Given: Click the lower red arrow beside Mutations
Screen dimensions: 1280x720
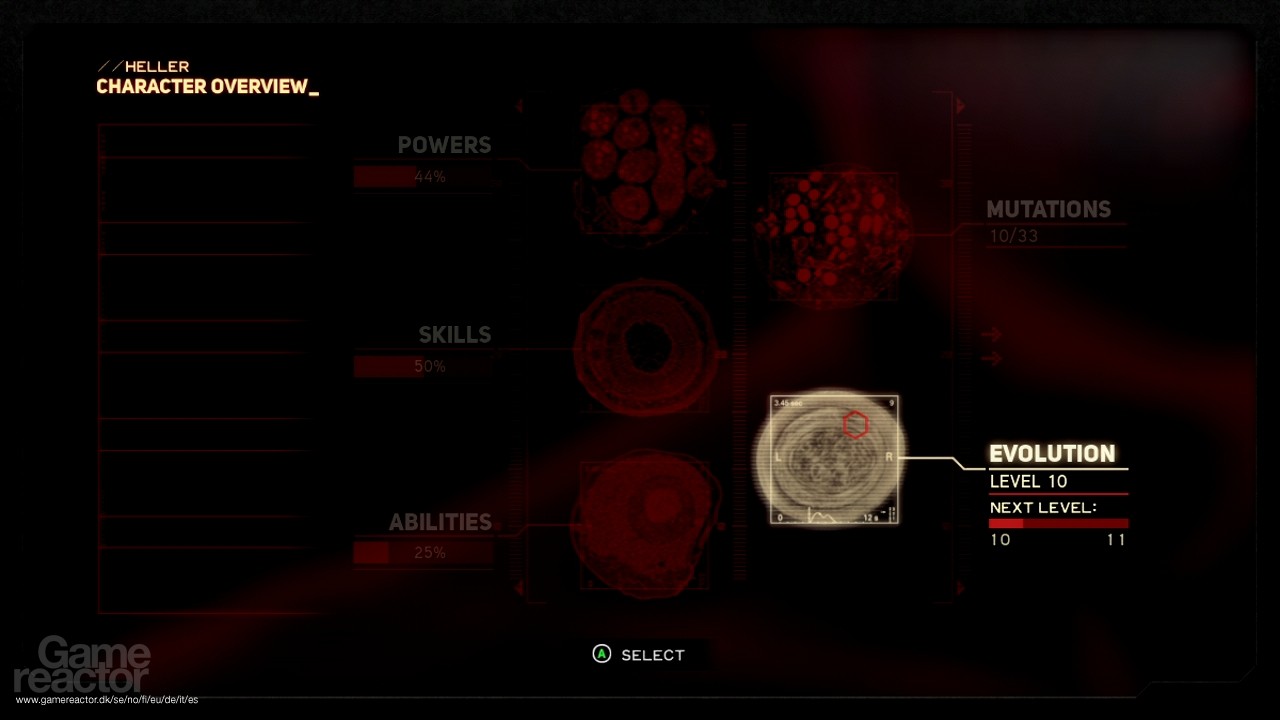Looking at the screenshot, I should [x=990, y=358].
